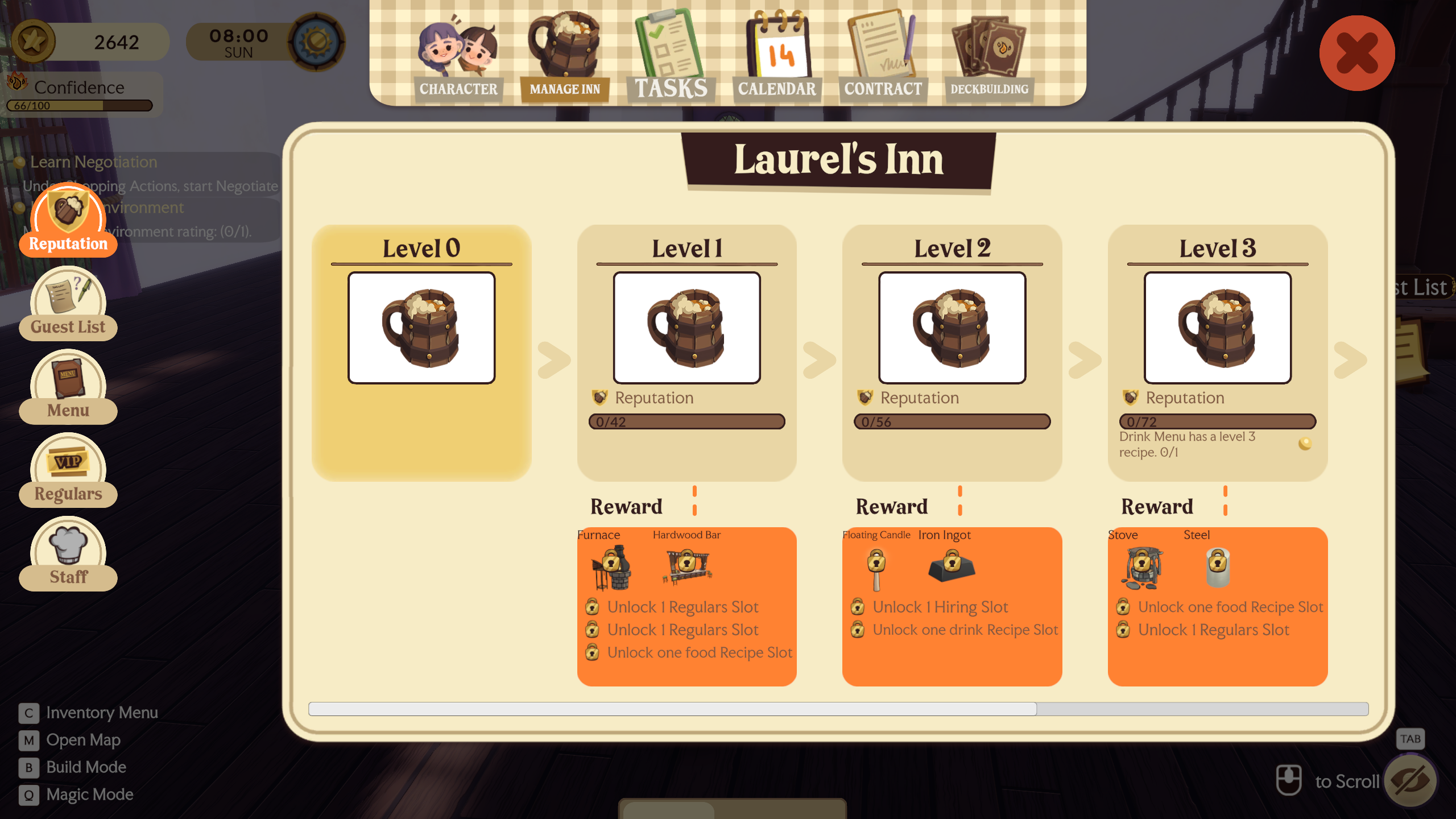Screen dimensions: 1456x819
Task: Click the settings cog next to the clock
Action: pos(316,41)
